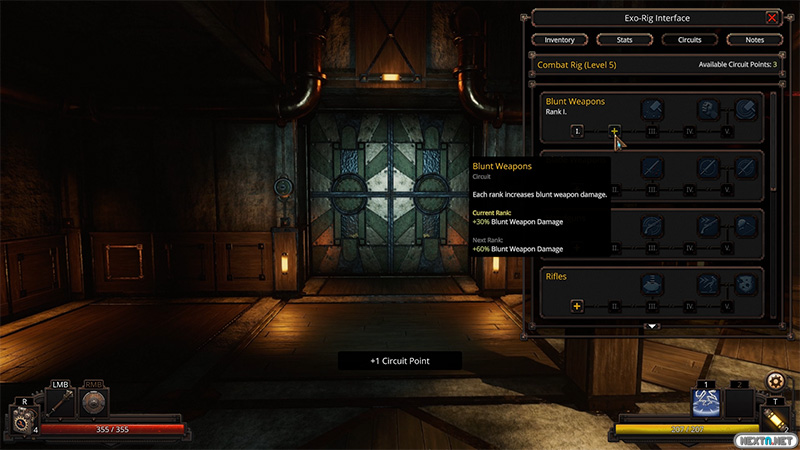Select the round shield slot in the HUD
The width and height of the screenshot is (800, 450).
click(x=92, y=403)
